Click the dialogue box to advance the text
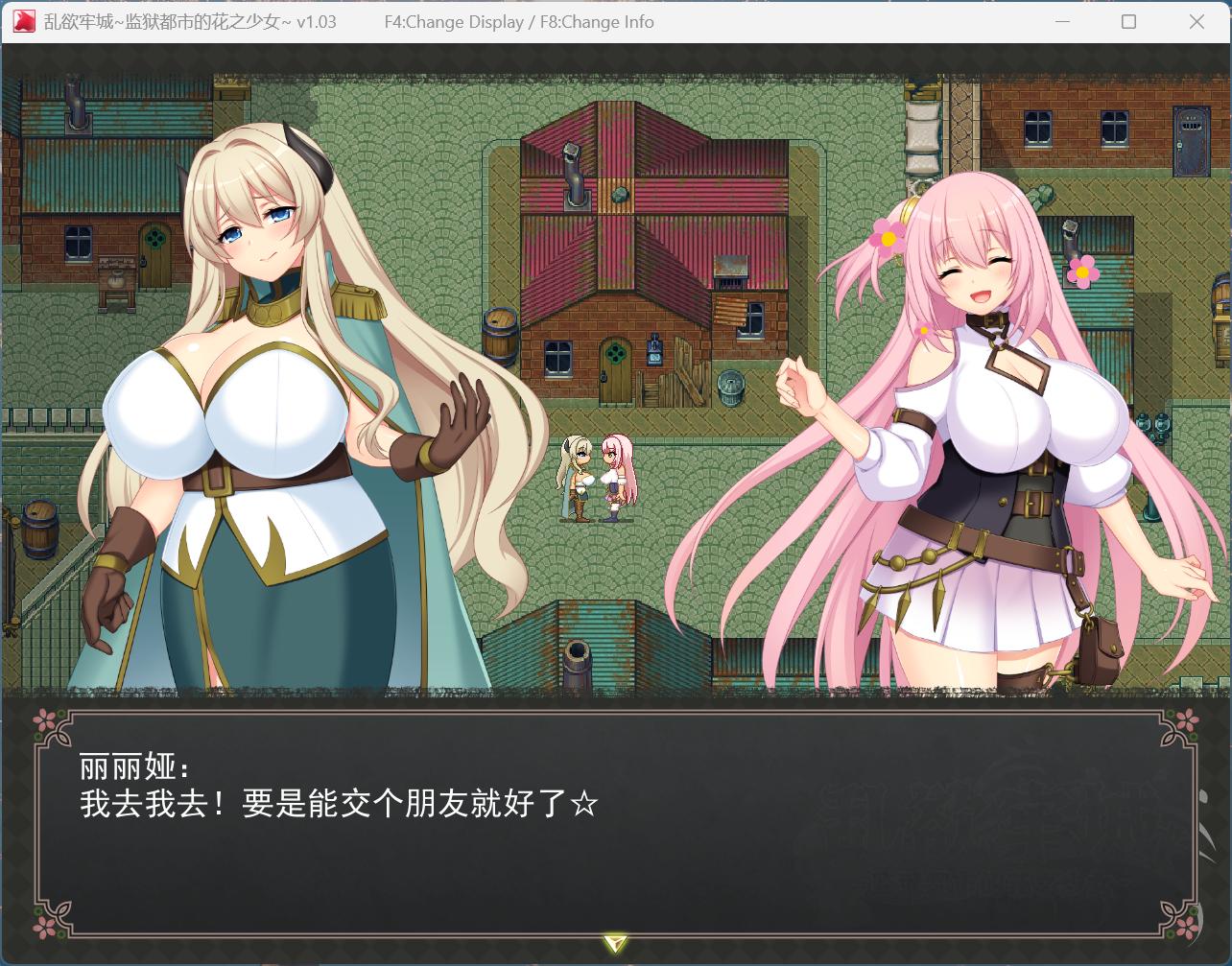The width and height of the screenshot is (1232, 966). 616,820
